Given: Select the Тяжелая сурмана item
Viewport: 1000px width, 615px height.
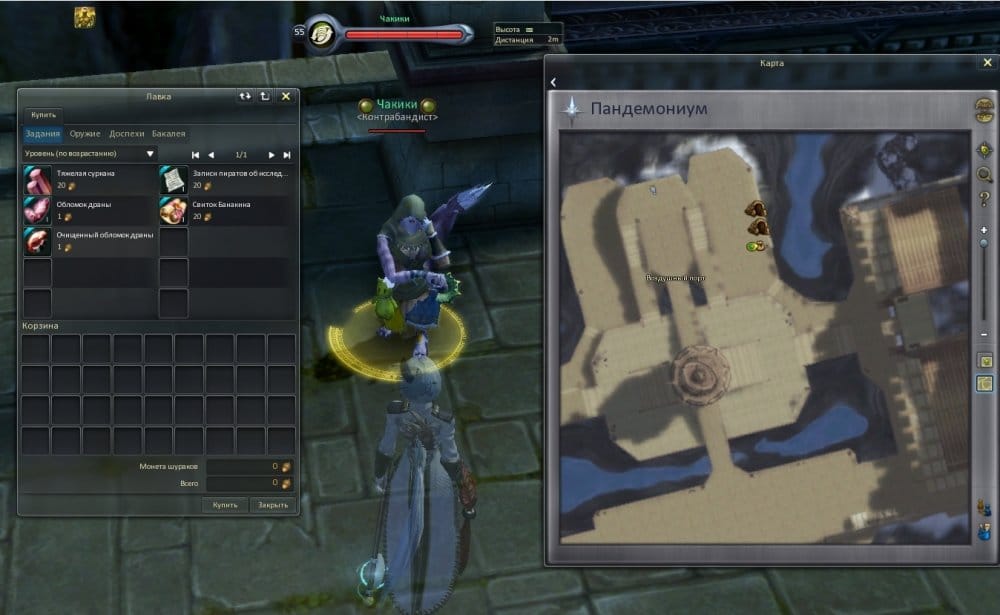Looking at the screenshot, I should click(x=37, y=180).
